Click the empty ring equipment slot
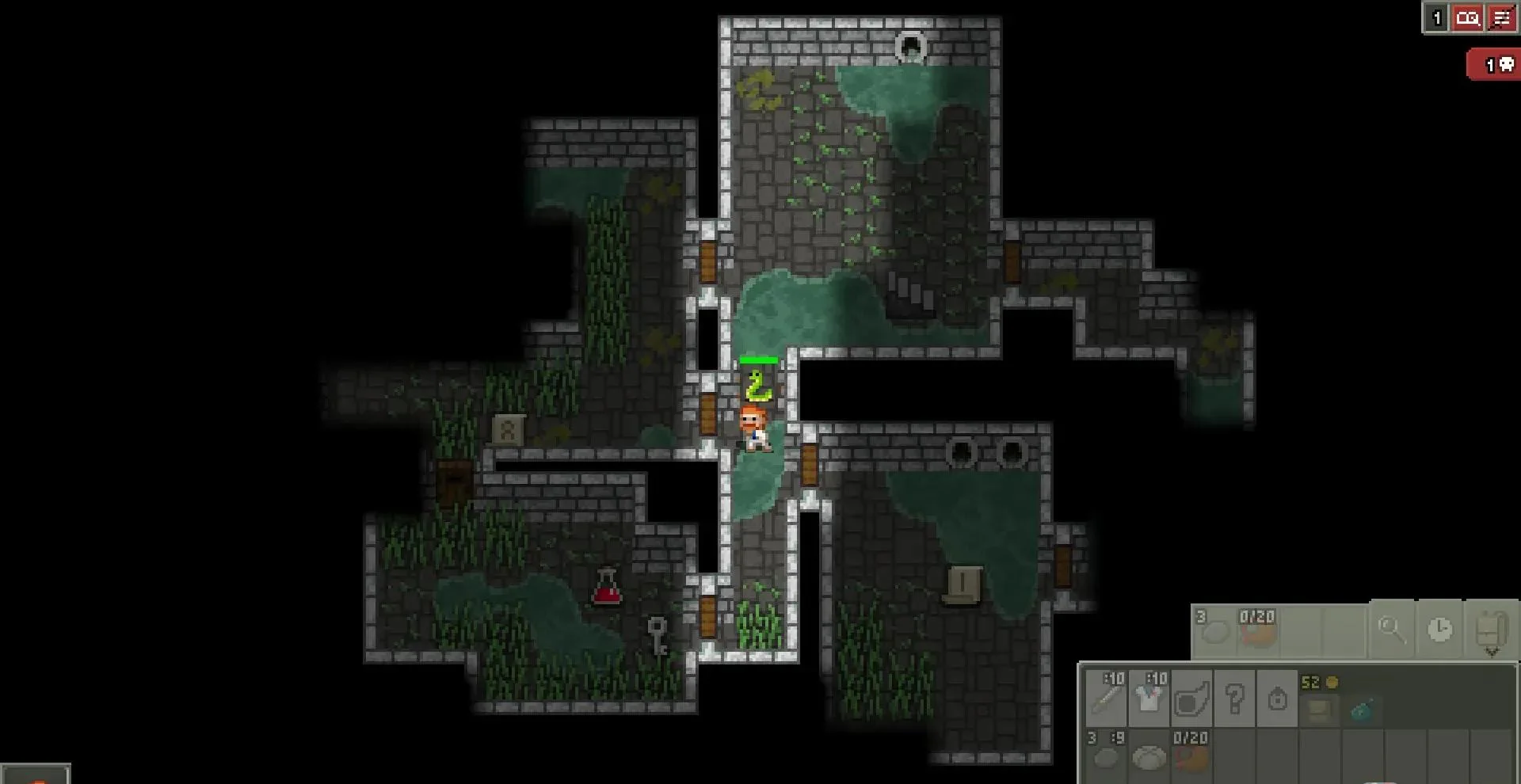1521x784 pixels. pyautogui.click(x=1277, y=698)
